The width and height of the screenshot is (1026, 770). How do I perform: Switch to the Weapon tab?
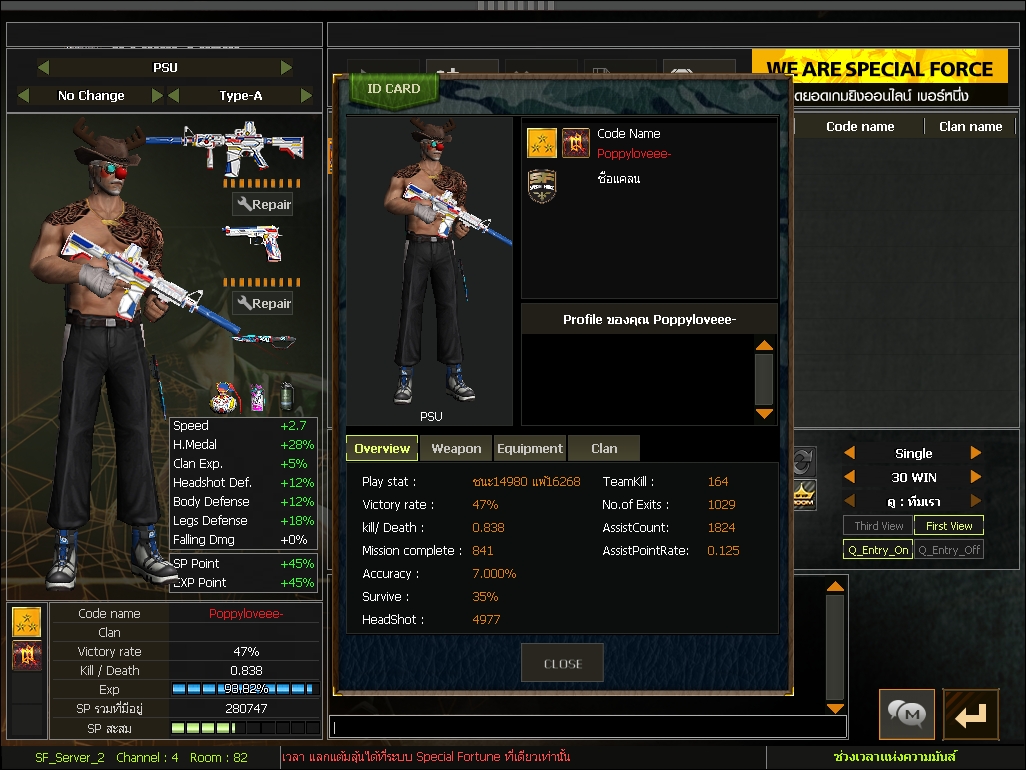(456, 449)
